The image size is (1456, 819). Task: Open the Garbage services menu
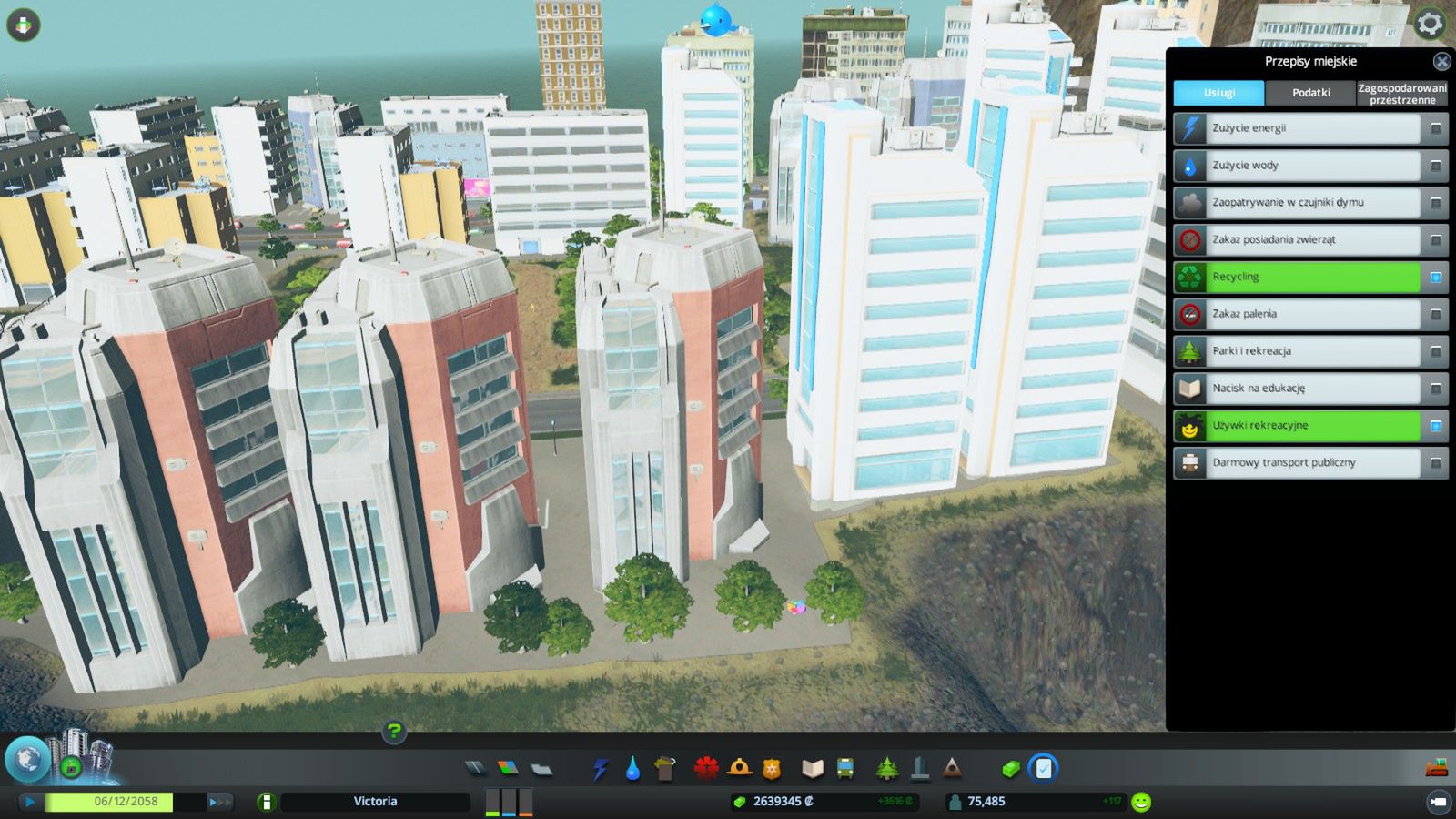(663, 770)
